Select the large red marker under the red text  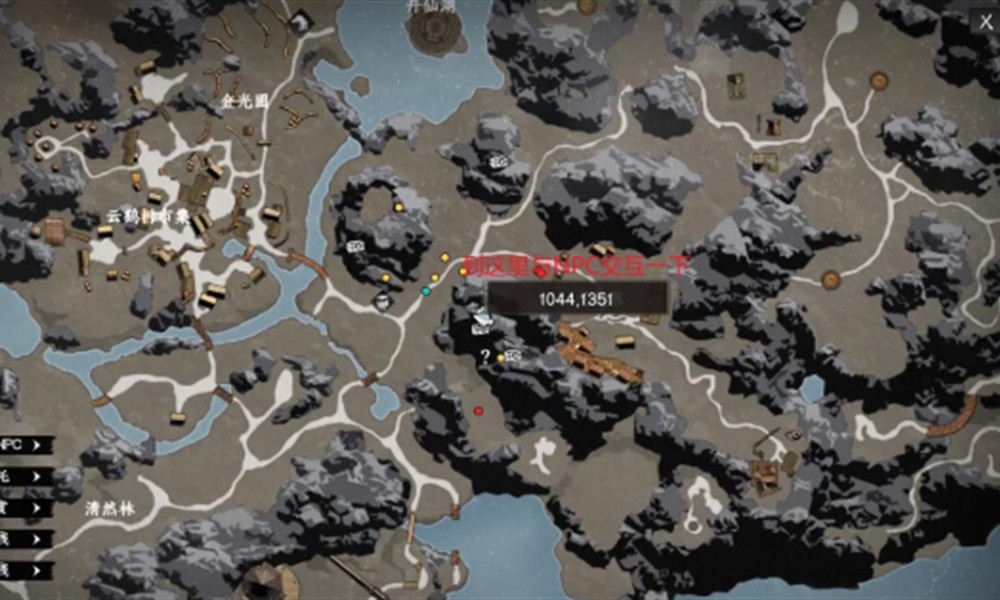(x=540, y=272)
